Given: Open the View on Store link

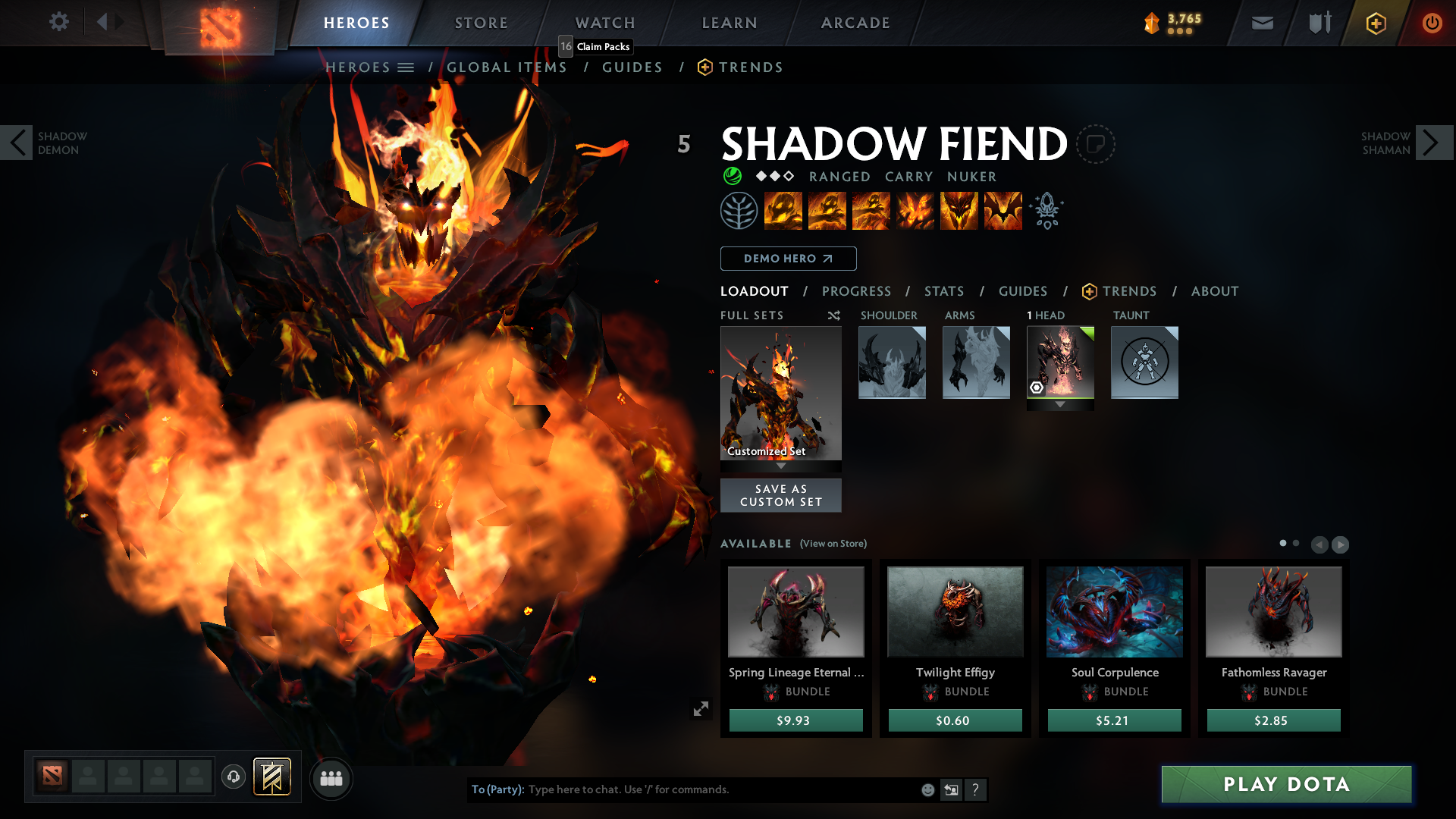Looking at the screenshot, I should [x=832, y=544].
